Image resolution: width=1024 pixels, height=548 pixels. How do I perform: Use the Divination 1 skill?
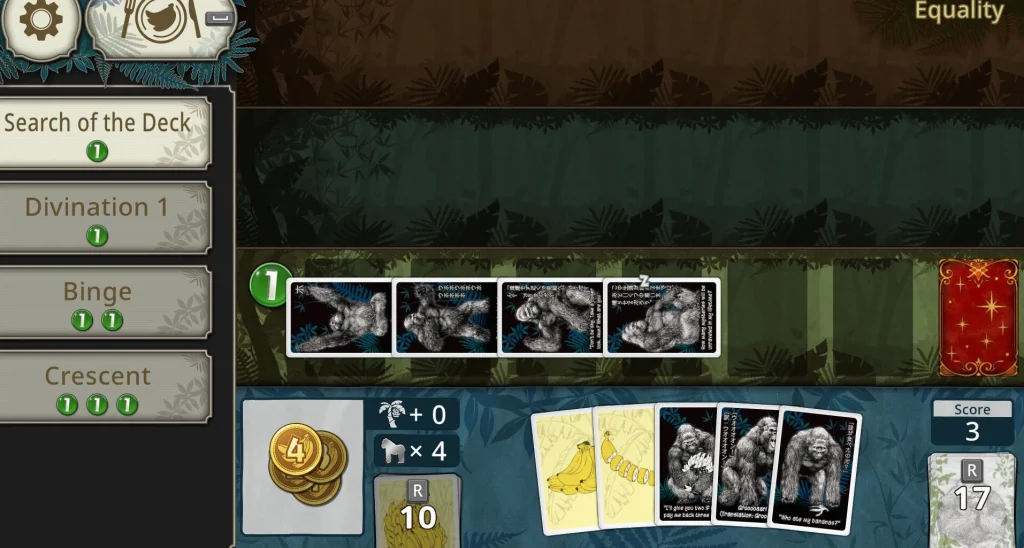point(98,217)
